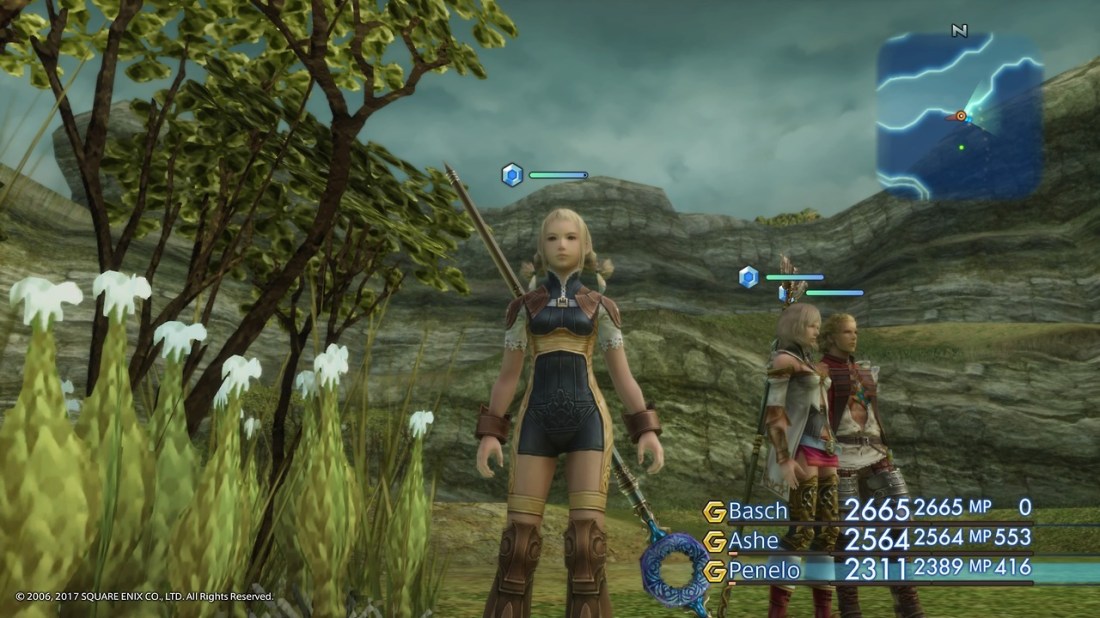The image size is (1100, 618).
Task: Toggle the gambit icon next to Penelo
Action: click(714, 572)
